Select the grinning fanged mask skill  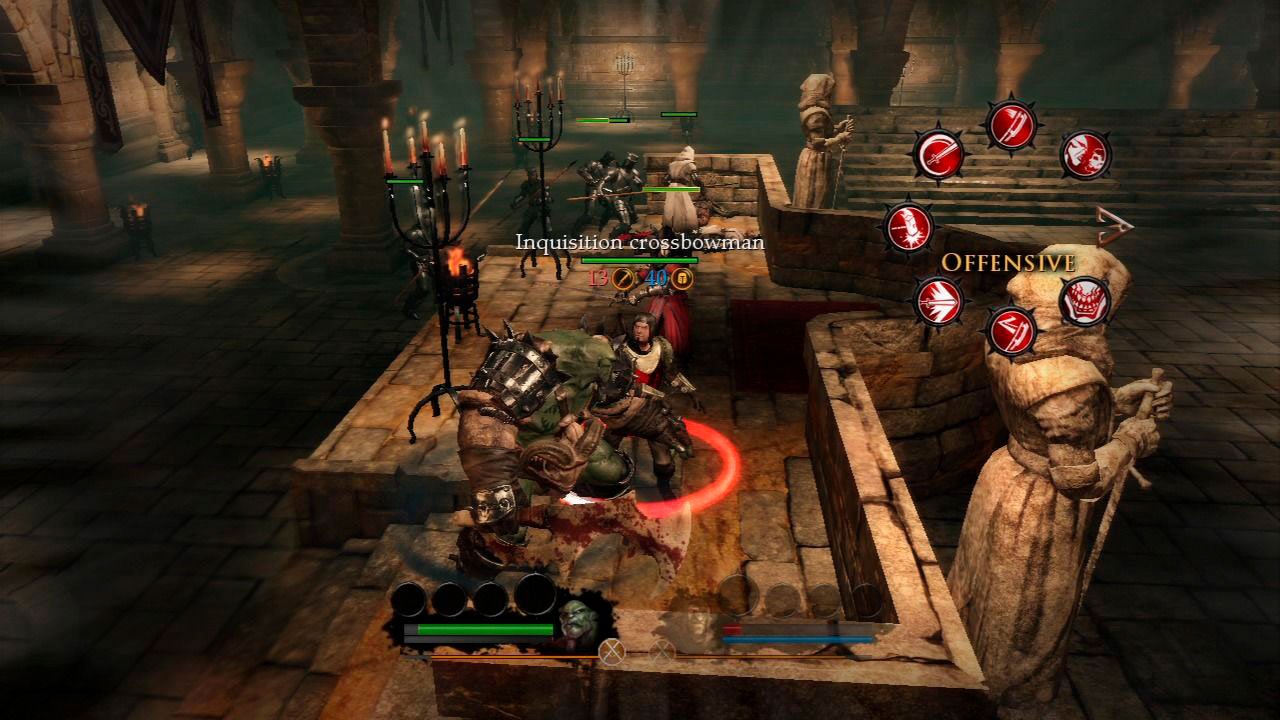click(1085, 300)
